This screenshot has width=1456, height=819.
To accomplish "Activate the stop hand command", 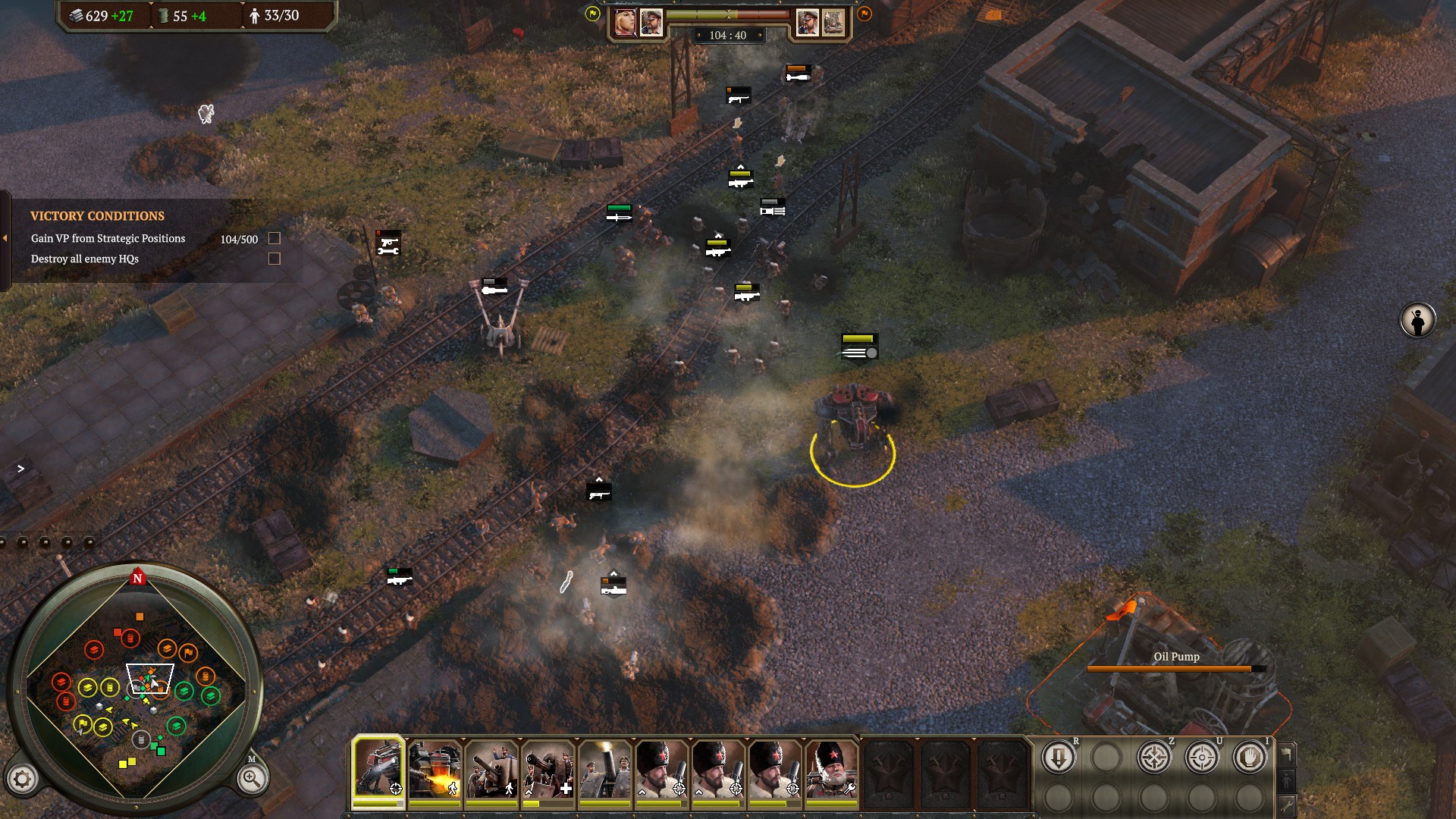I will click(x=1249, y=757).
